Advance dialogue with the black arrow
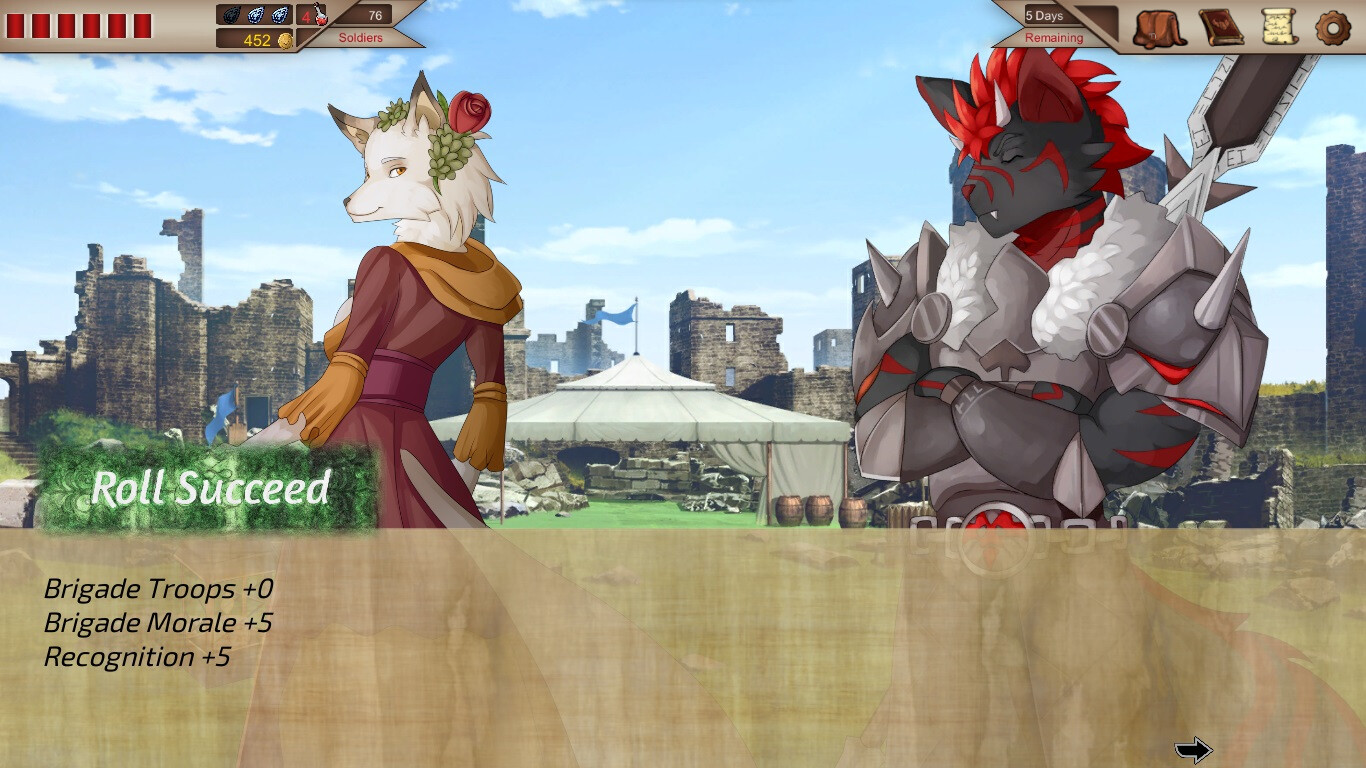The height and width of the screenshot is (768, 1366). tap(1196, 748)
